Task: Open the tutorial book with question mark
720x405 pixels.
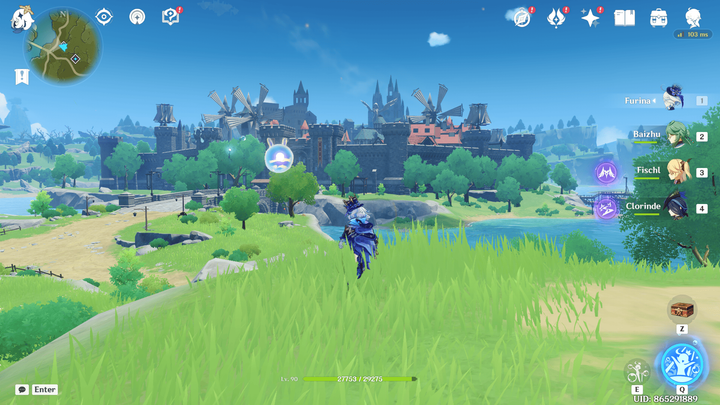Action: 170,16
